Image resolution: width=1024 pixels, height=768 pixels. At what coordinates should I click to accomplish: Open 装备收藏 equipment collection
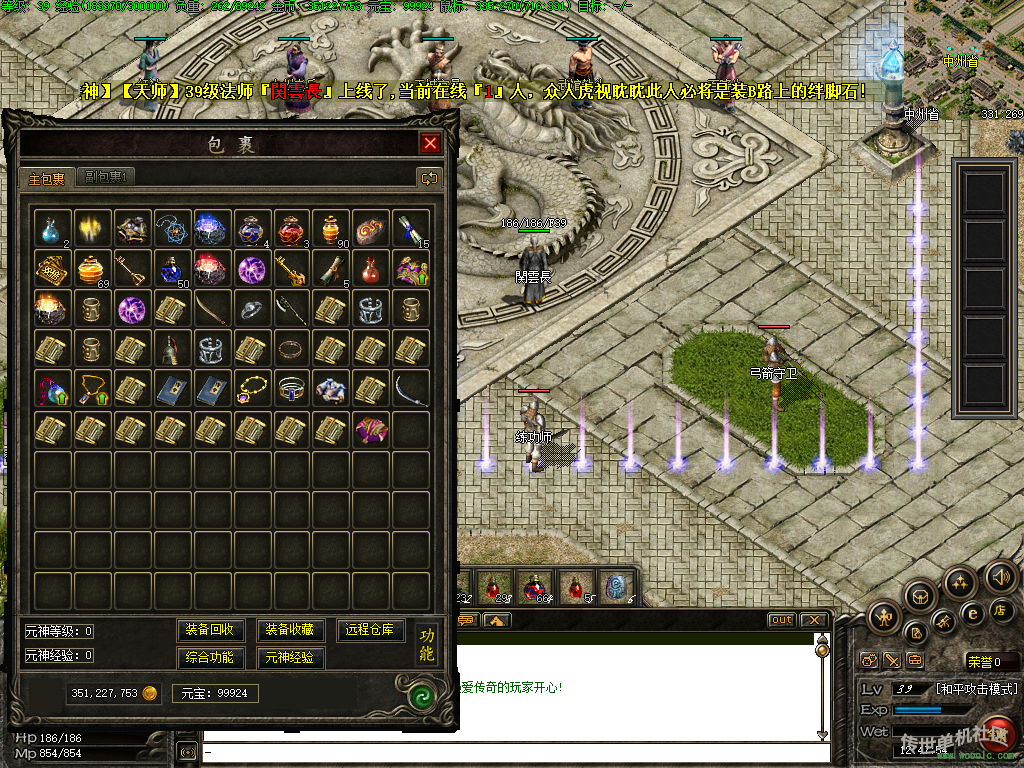290,630
